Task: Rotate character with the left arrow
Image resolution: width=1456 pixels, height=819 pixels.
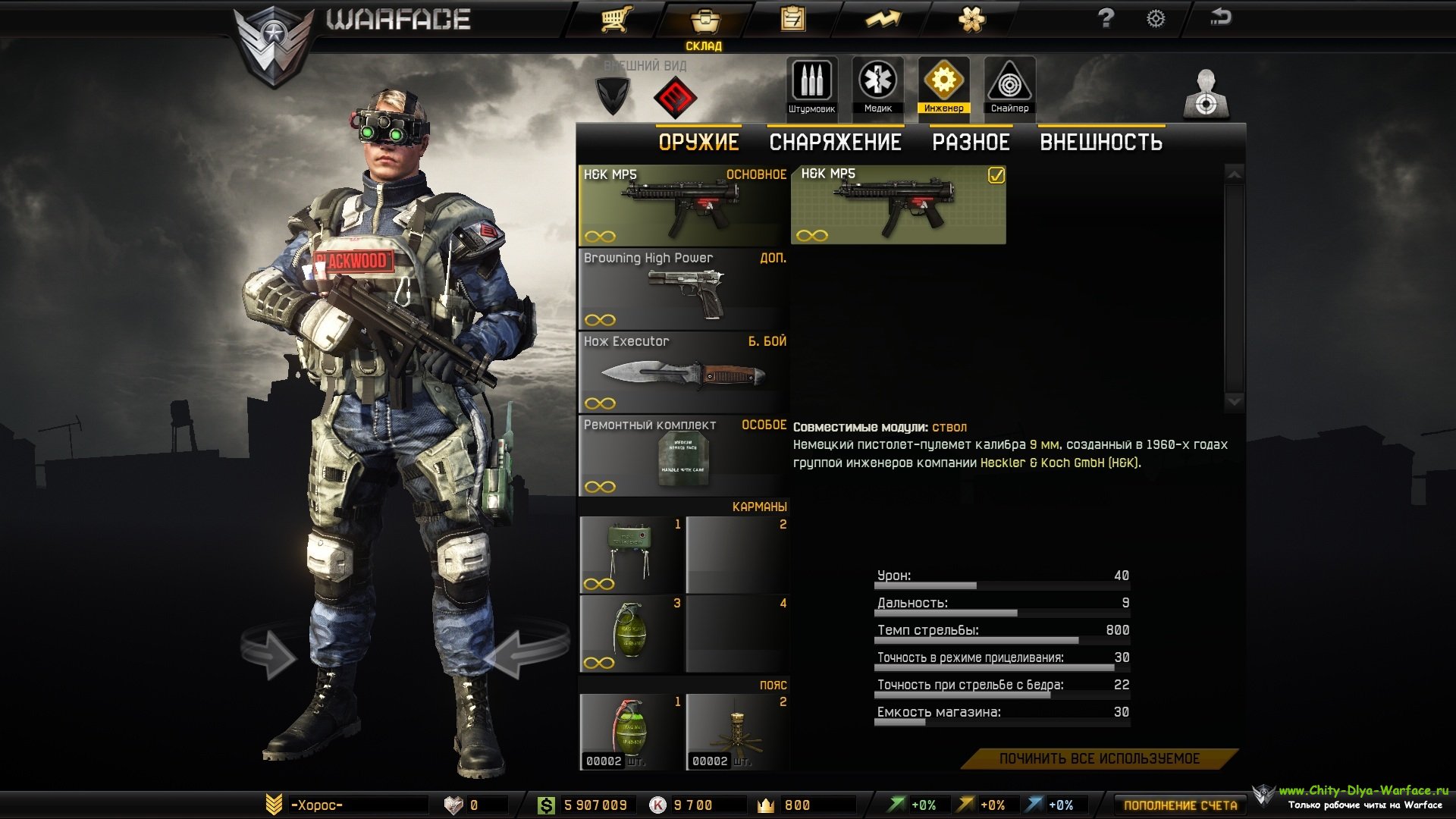Action: [268, 654]
